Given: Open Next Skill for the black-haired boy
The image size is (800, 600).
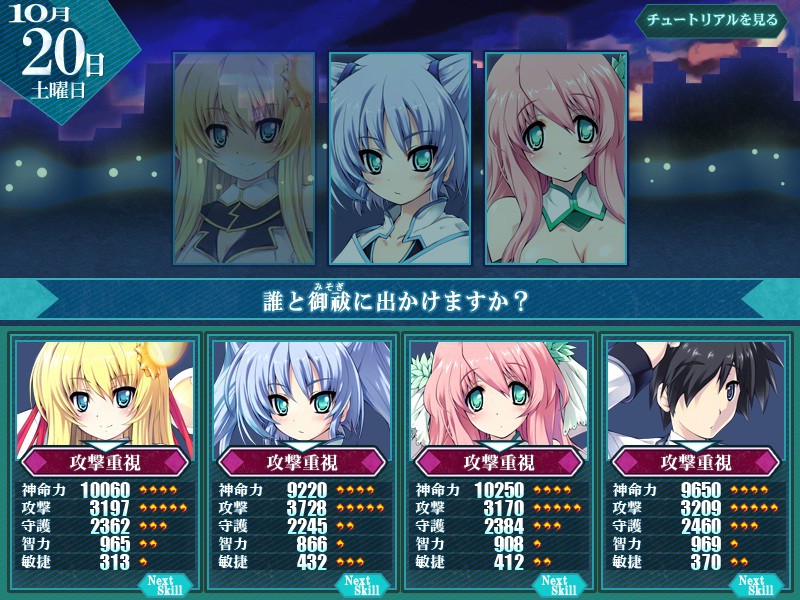Looking at the screenshot, I should (751, 585).
